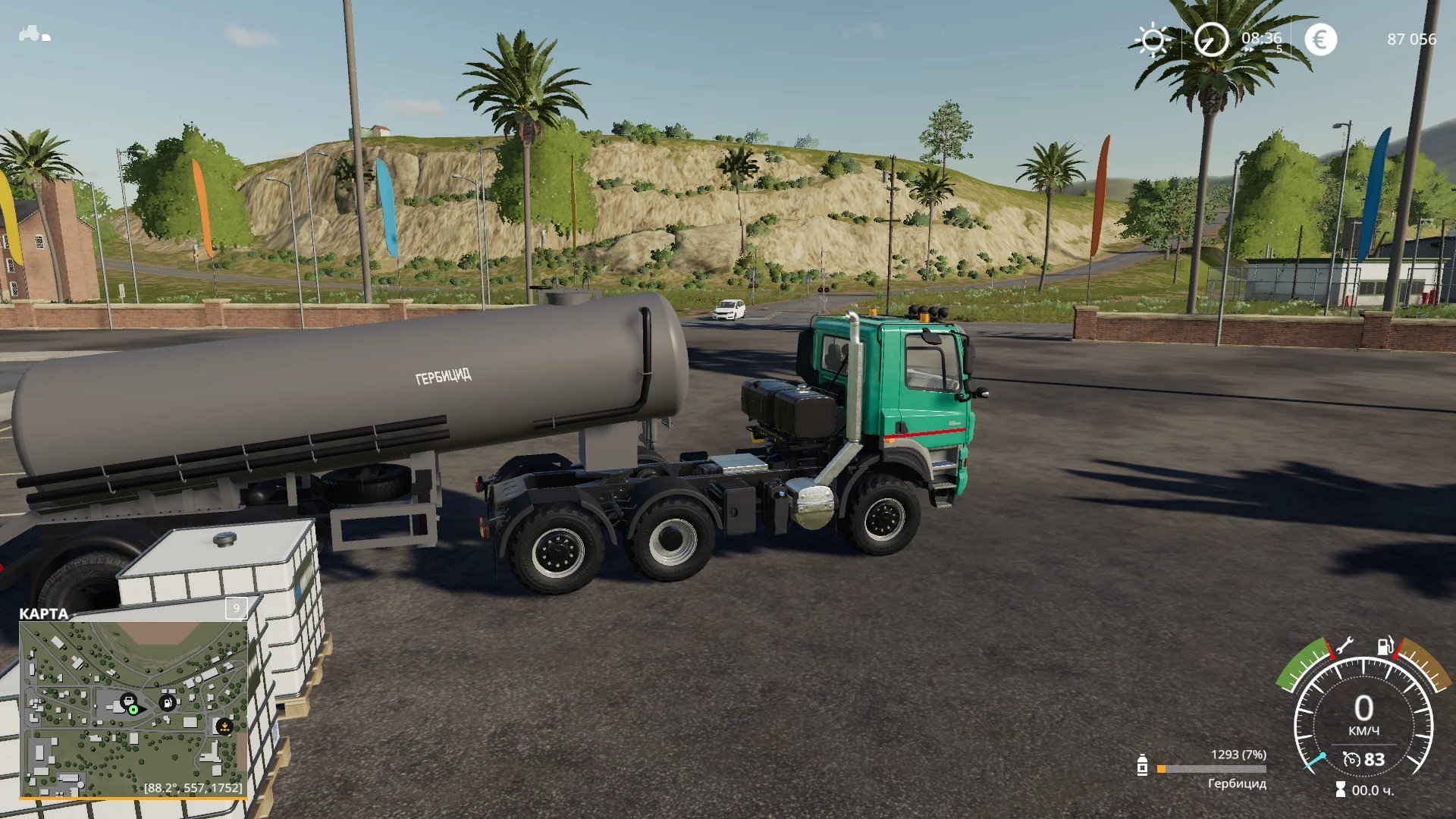Click the hourglass operating hours icon
Viewport: 1456px width, 819px height.
[x=1340, y=790]
